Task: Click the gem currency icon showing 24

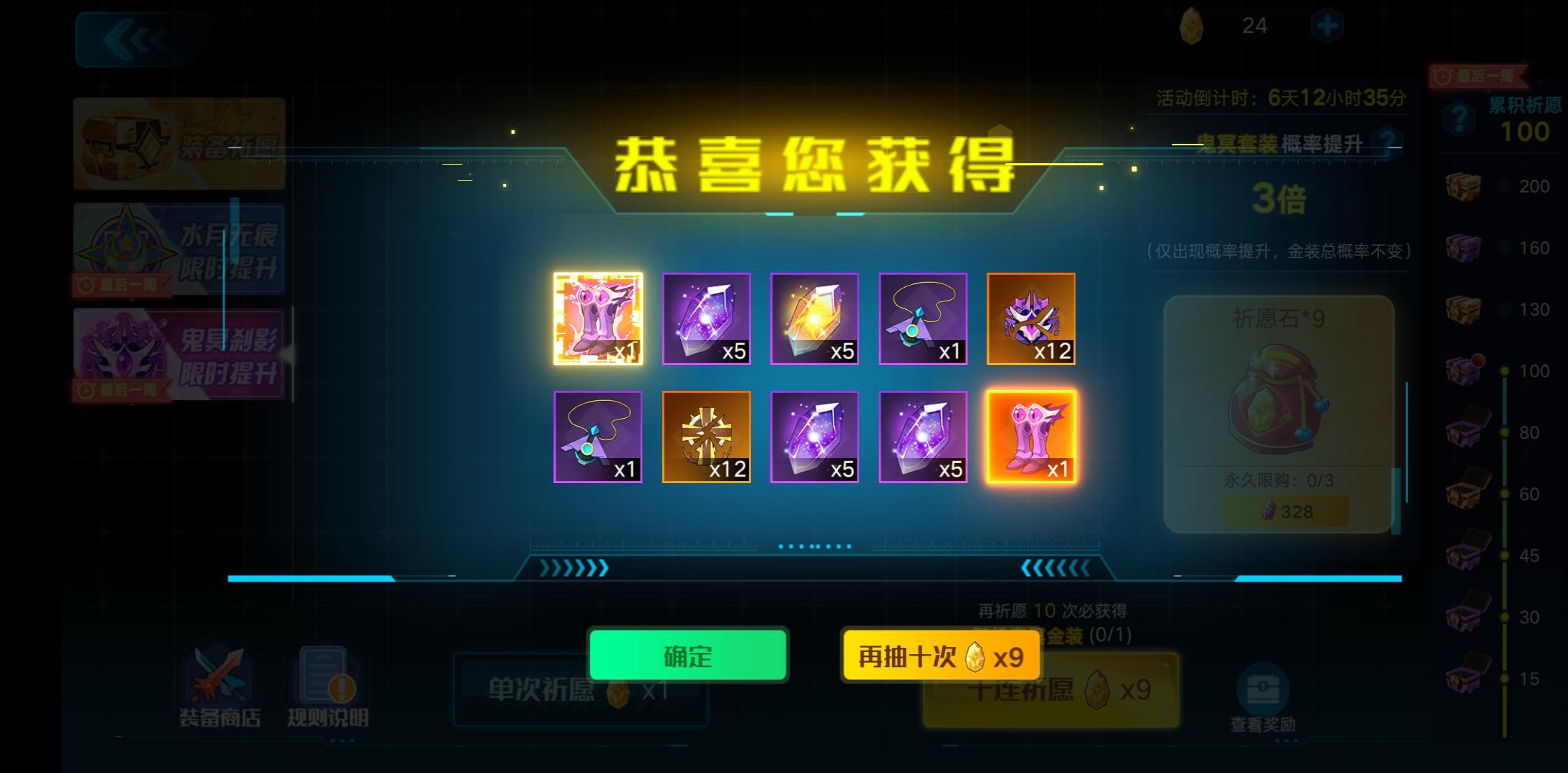Action: [x=1192, y=27]
